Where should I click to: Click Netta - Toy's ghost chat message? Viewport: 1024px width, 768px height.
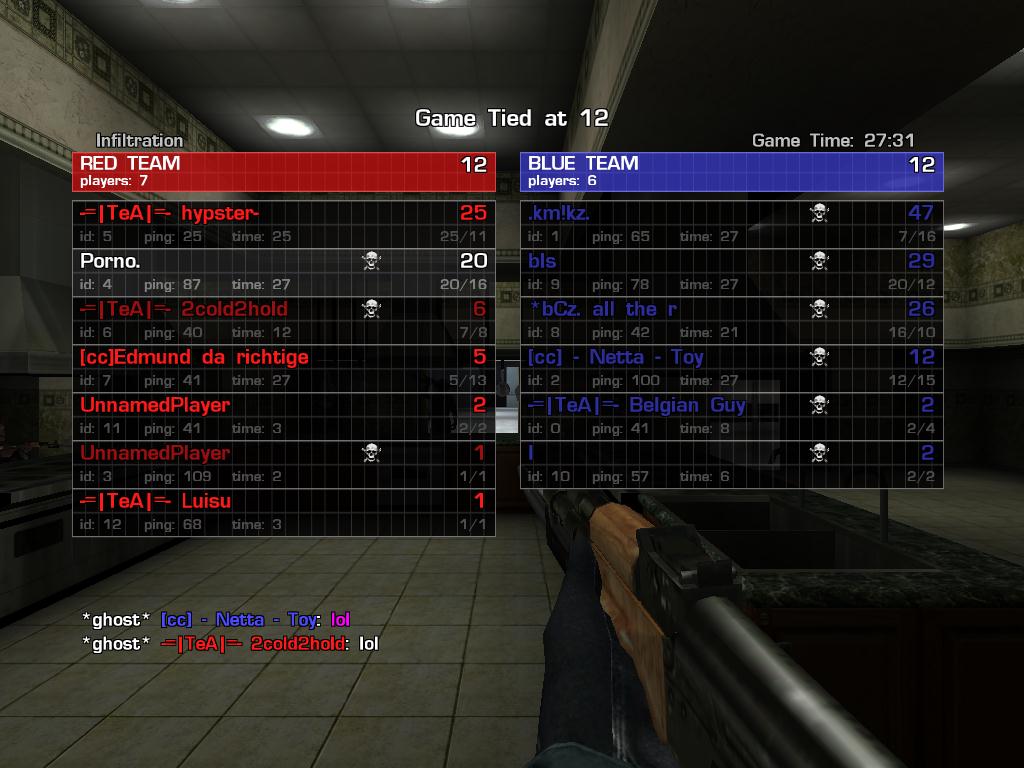click(216, 620)
